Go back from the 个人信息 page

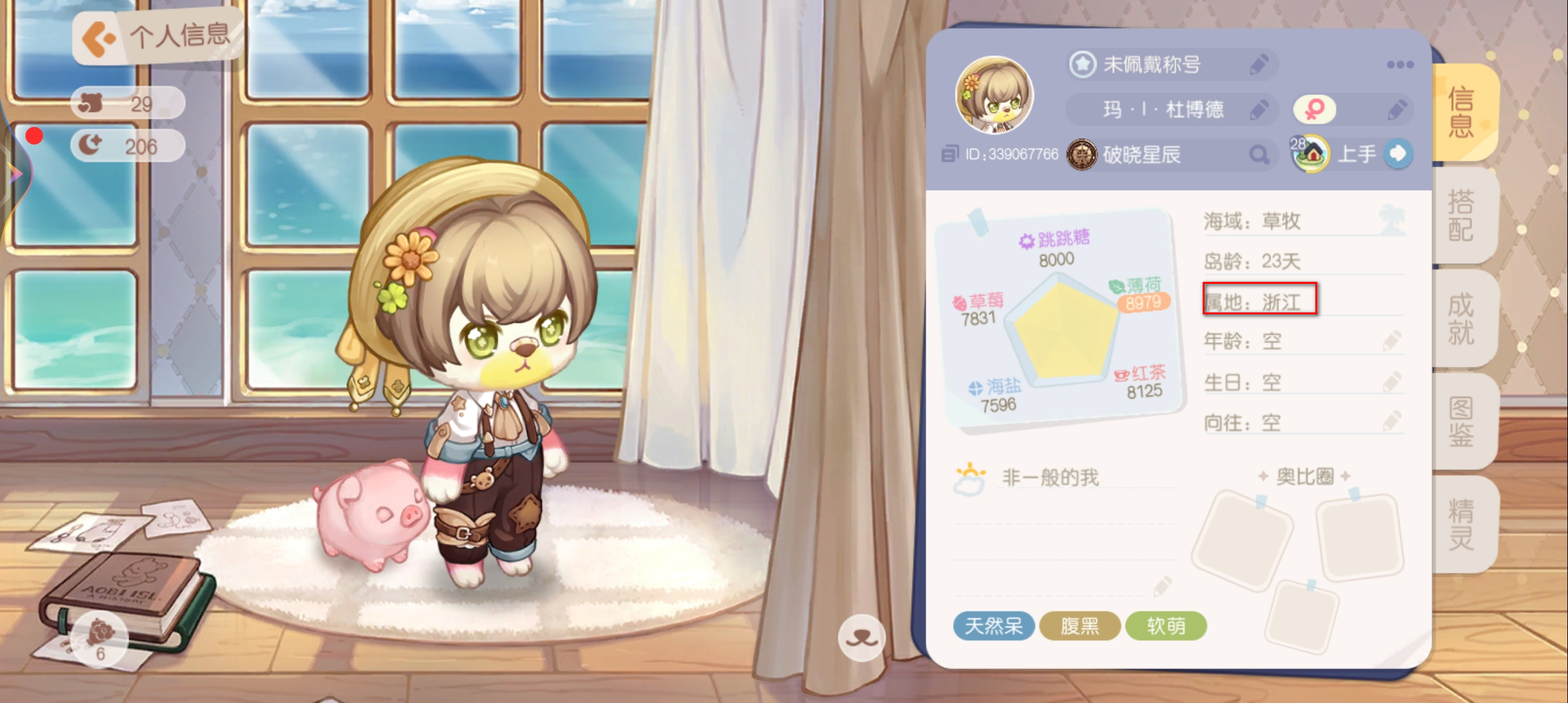(98, 38)
